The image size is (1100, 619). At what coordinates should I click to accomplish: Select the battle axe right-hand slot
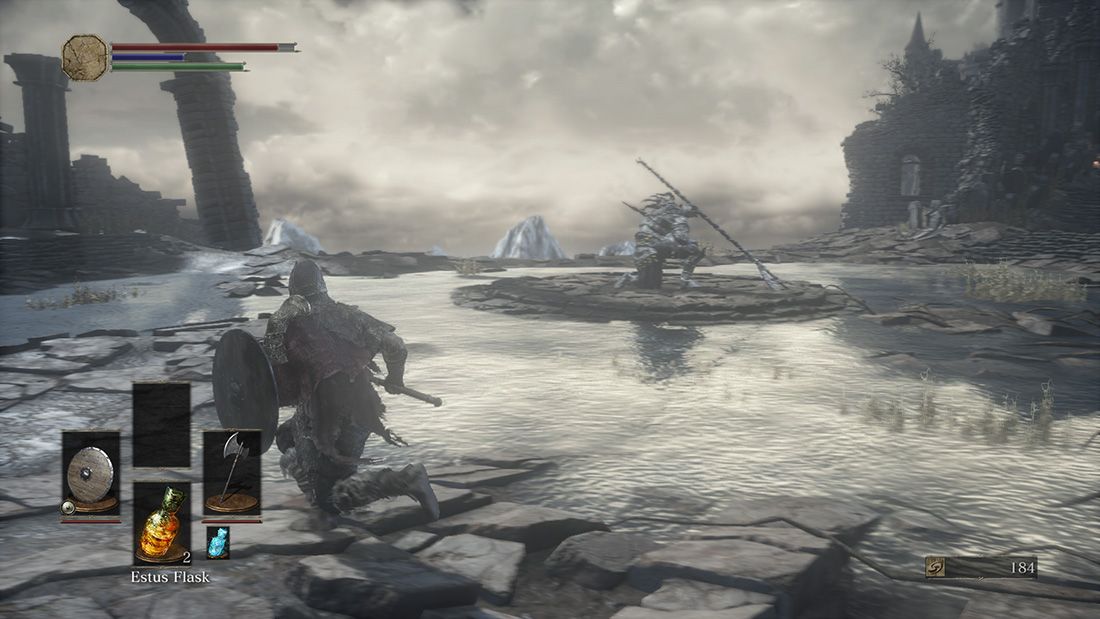232,473
